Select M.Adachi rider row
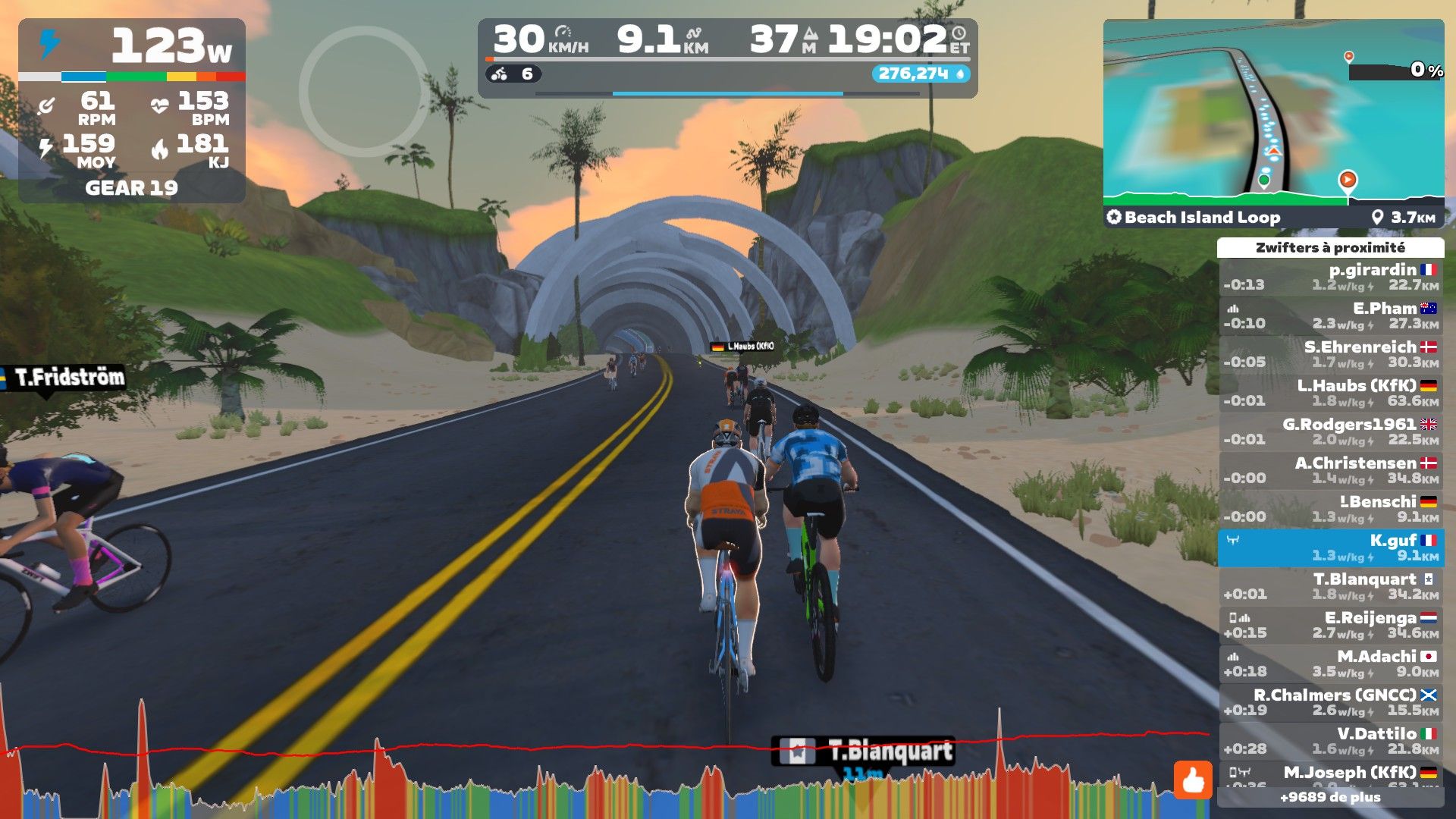This screenshot has height=819, width=1456. 1330,664
